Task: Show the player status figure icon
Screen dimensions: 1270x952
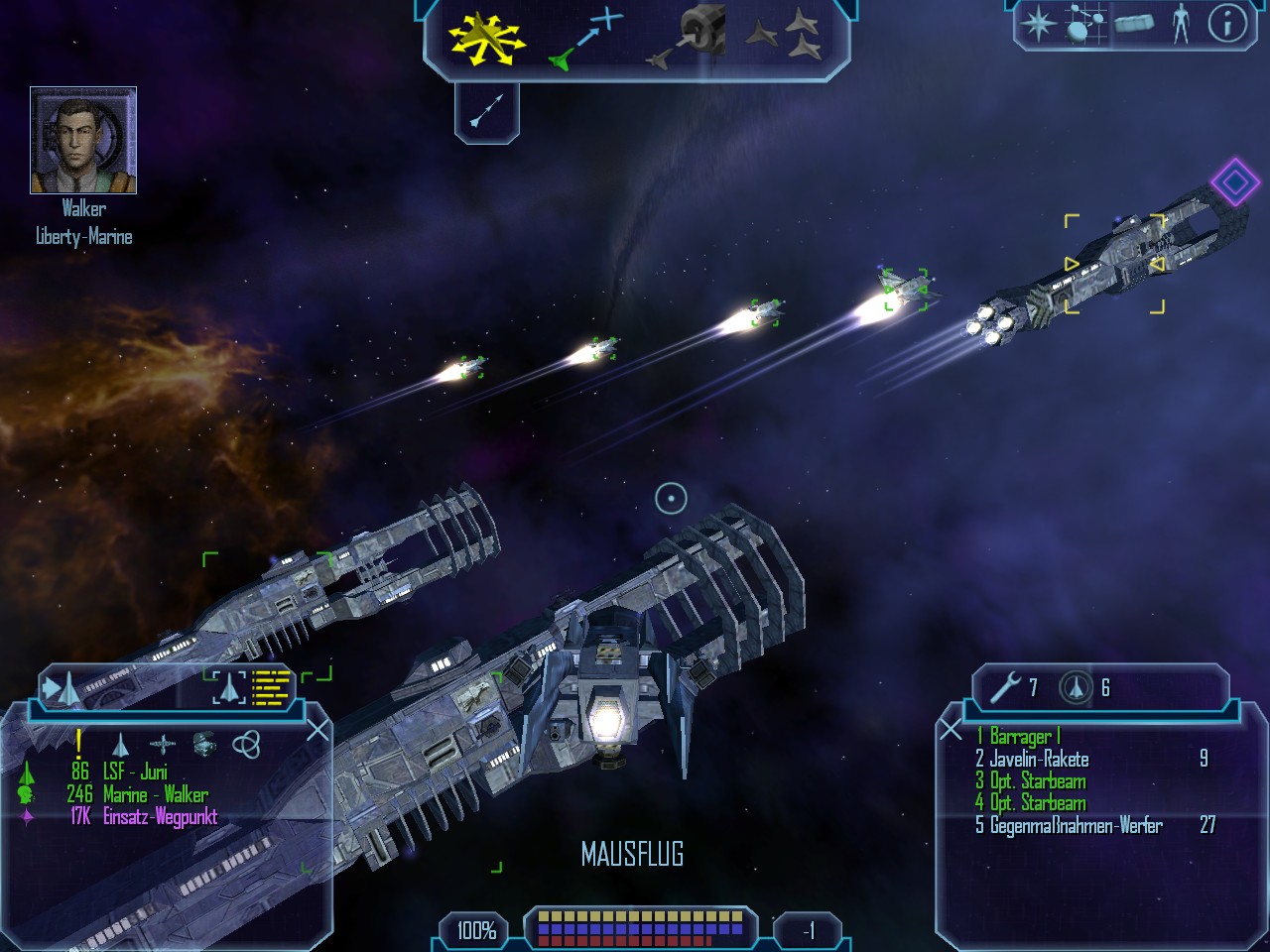Action: click(1180, 24)
